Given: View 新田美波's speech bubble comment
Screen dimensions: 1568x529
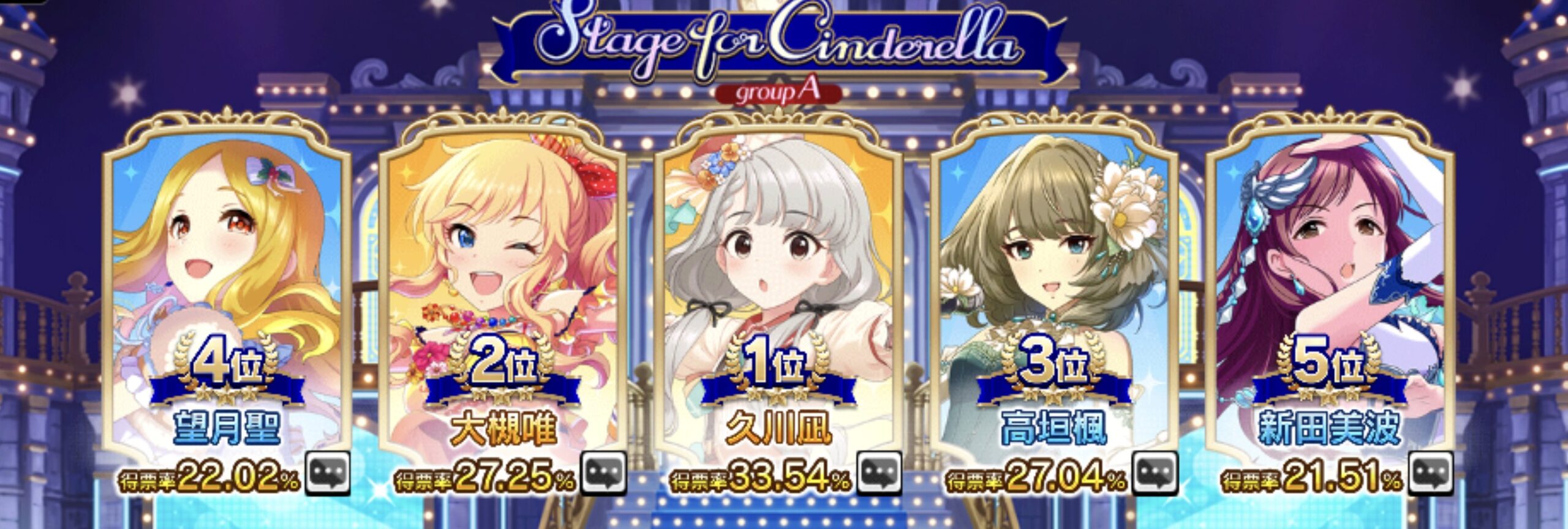Looking at the screenshot, I should (1430, 473).
